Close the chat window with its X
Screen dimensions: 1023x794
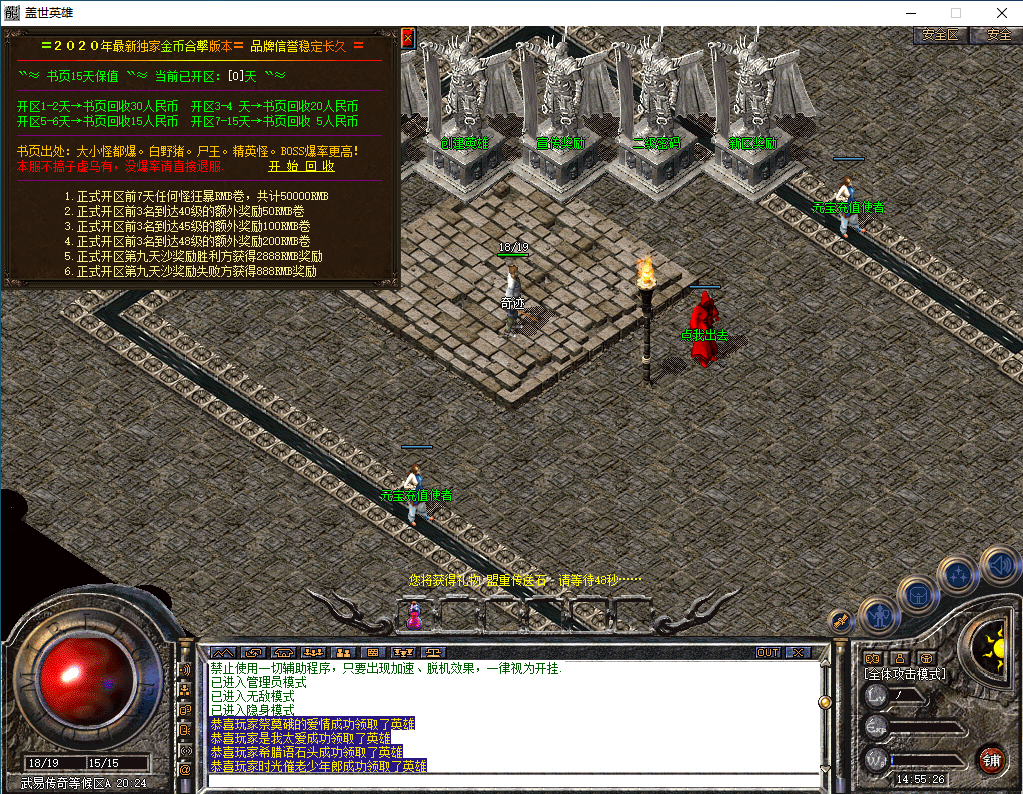point(797,652)
